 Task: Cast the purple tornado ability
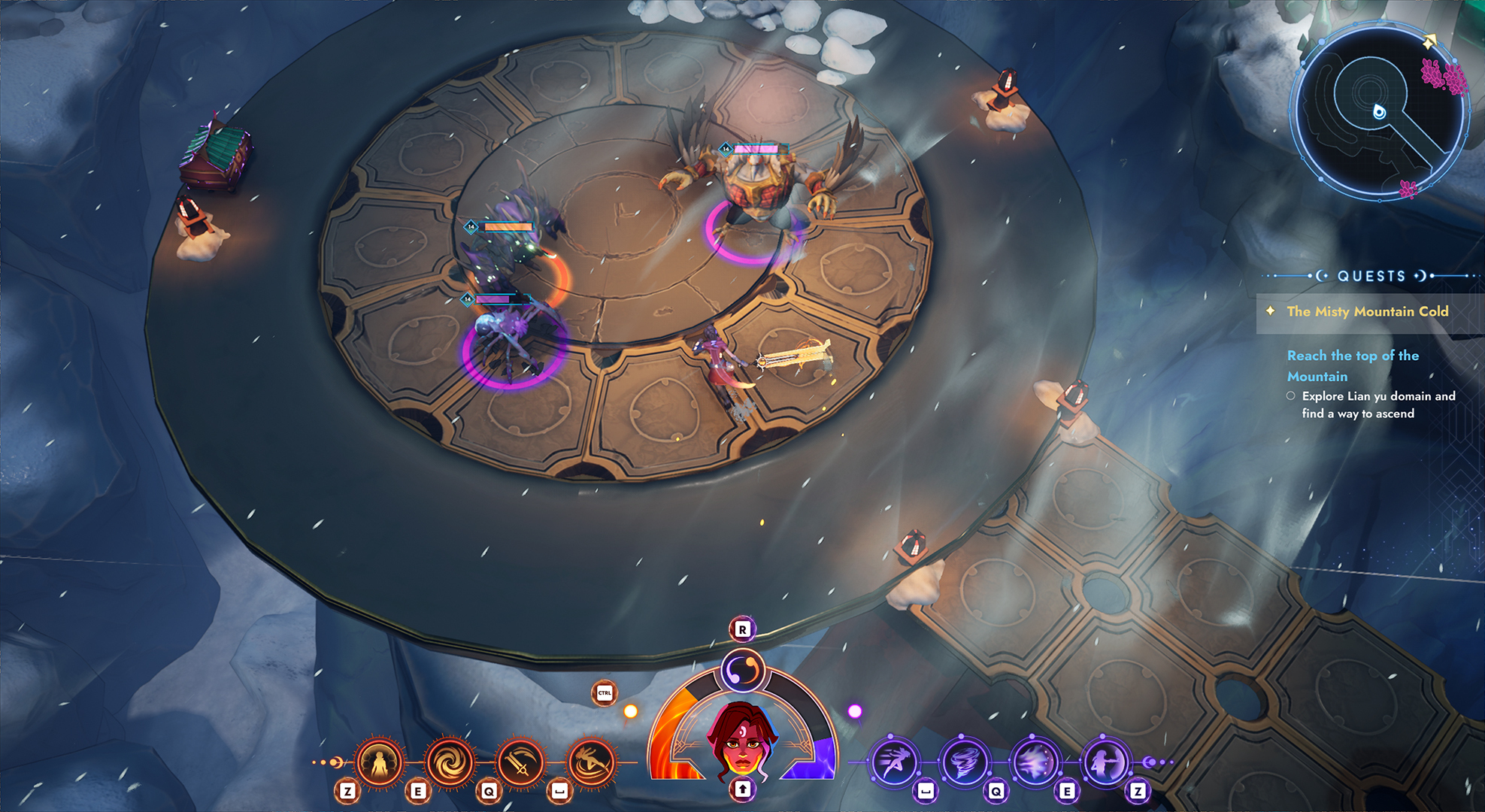[x=965, y=762]
